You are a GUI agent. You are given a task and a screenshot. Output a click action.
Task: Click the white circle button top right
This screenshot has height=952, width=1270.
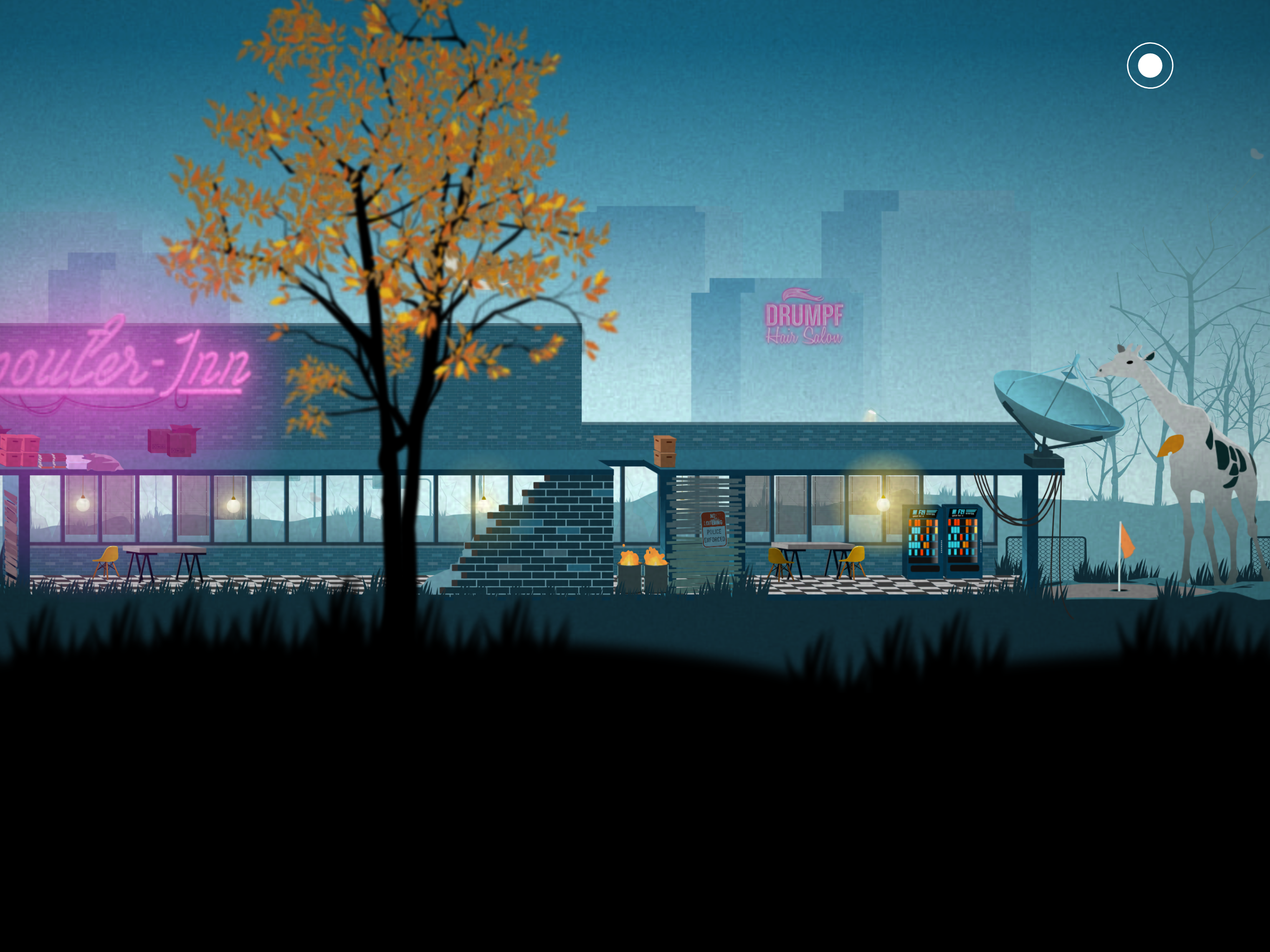1151,66
